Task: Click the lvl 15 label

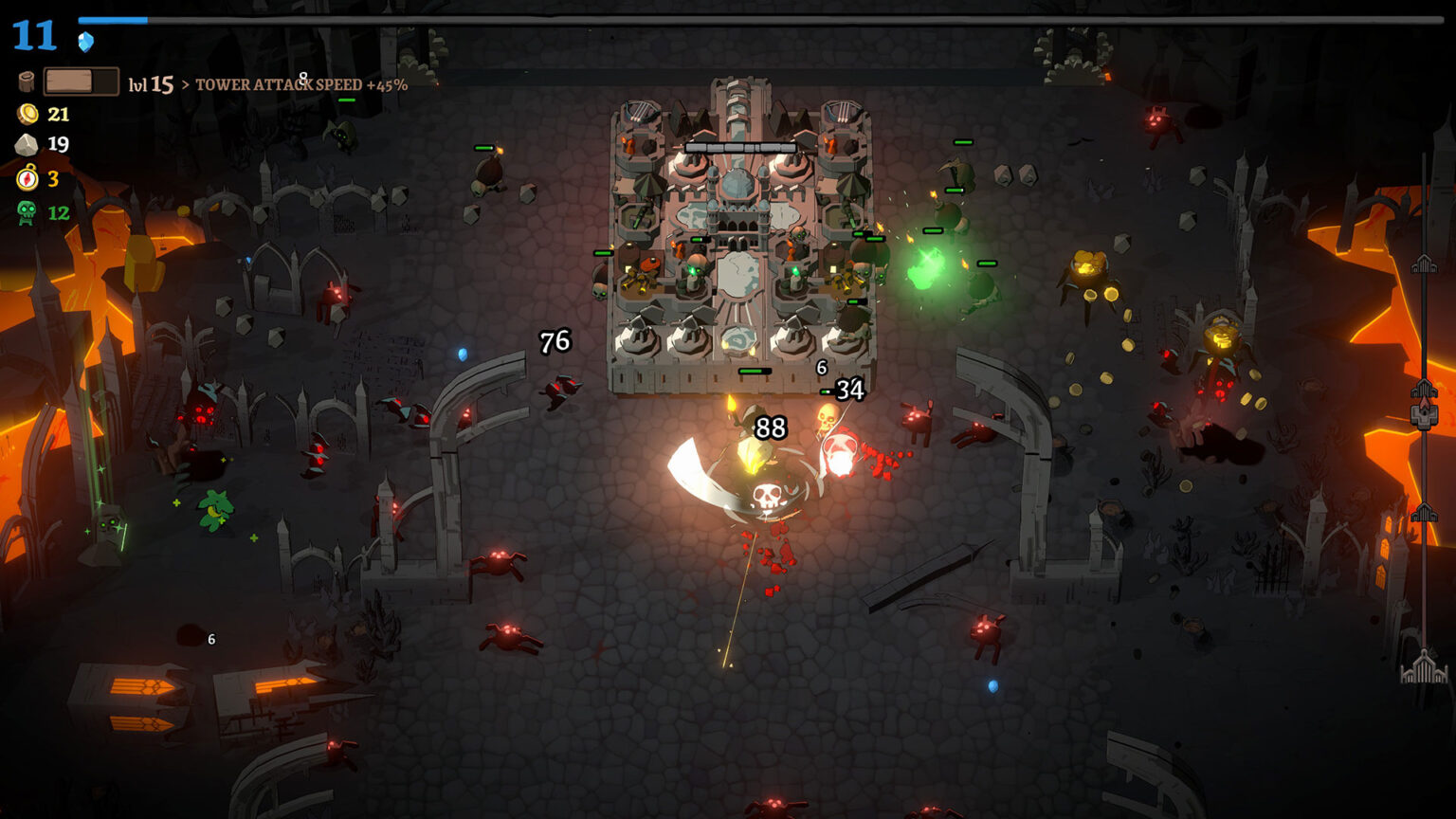Action: pyautogui.click(x=152, y=85)
